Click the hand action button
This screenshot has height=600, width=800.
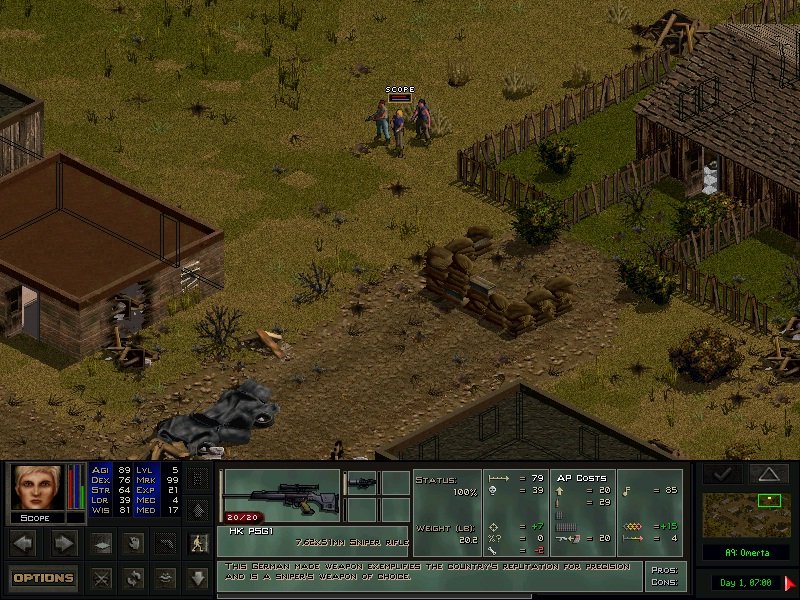pyautogui.click(x=133, y=544)
